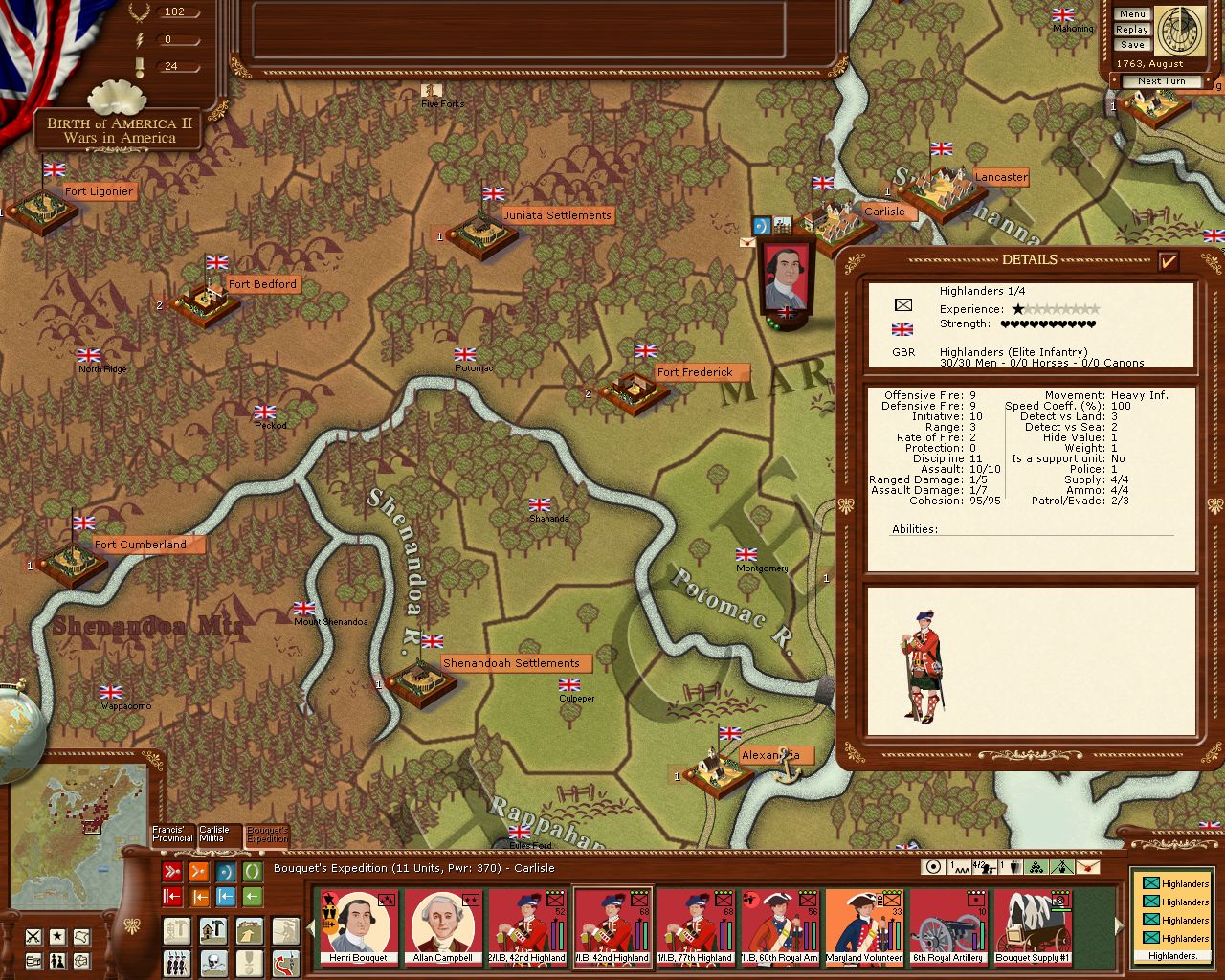Close the Details panel with the checkmark

coord(1168,260)
